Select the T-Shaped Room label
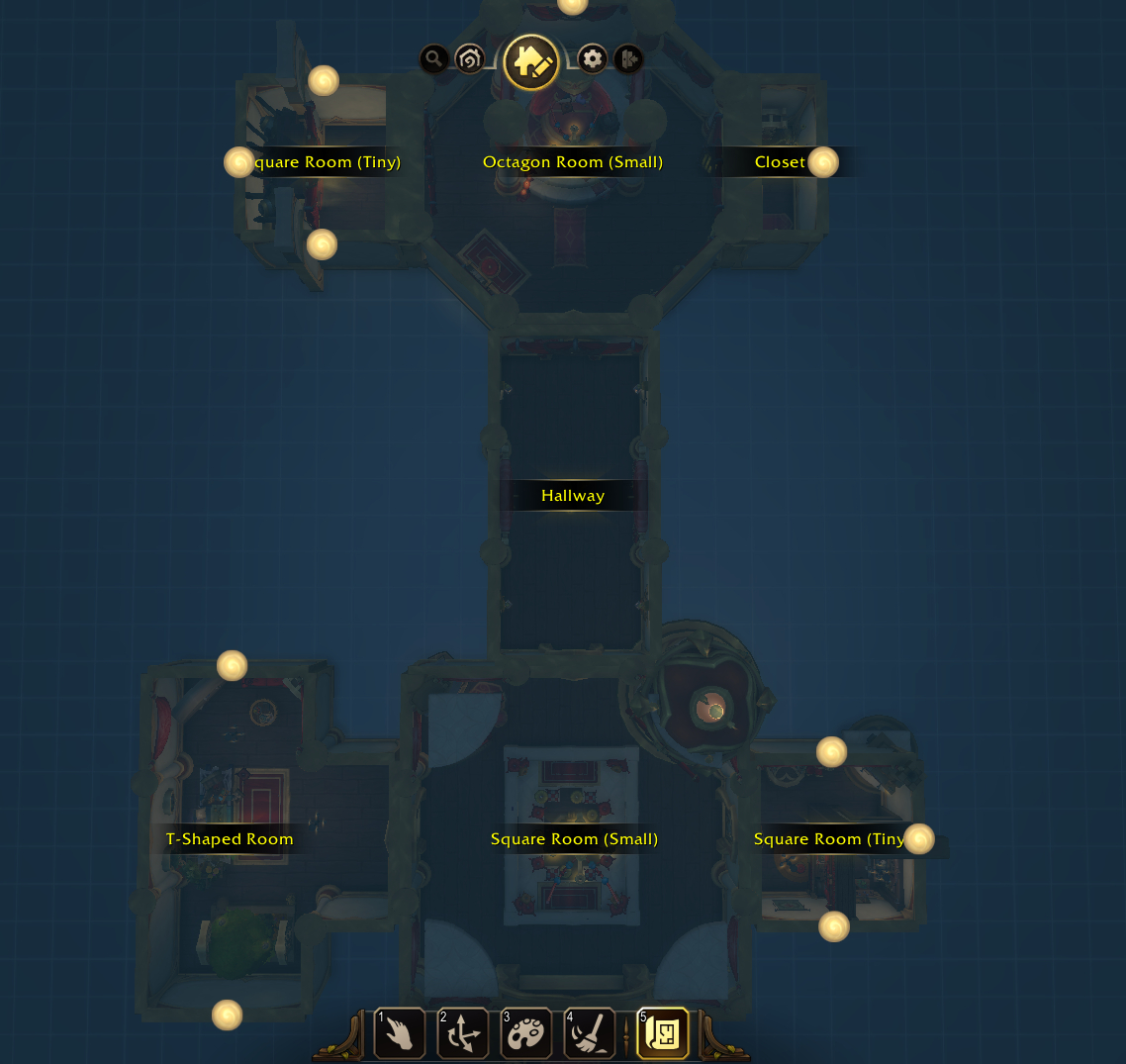This screenshot has width=1126, height=1064. coord(230,839)
